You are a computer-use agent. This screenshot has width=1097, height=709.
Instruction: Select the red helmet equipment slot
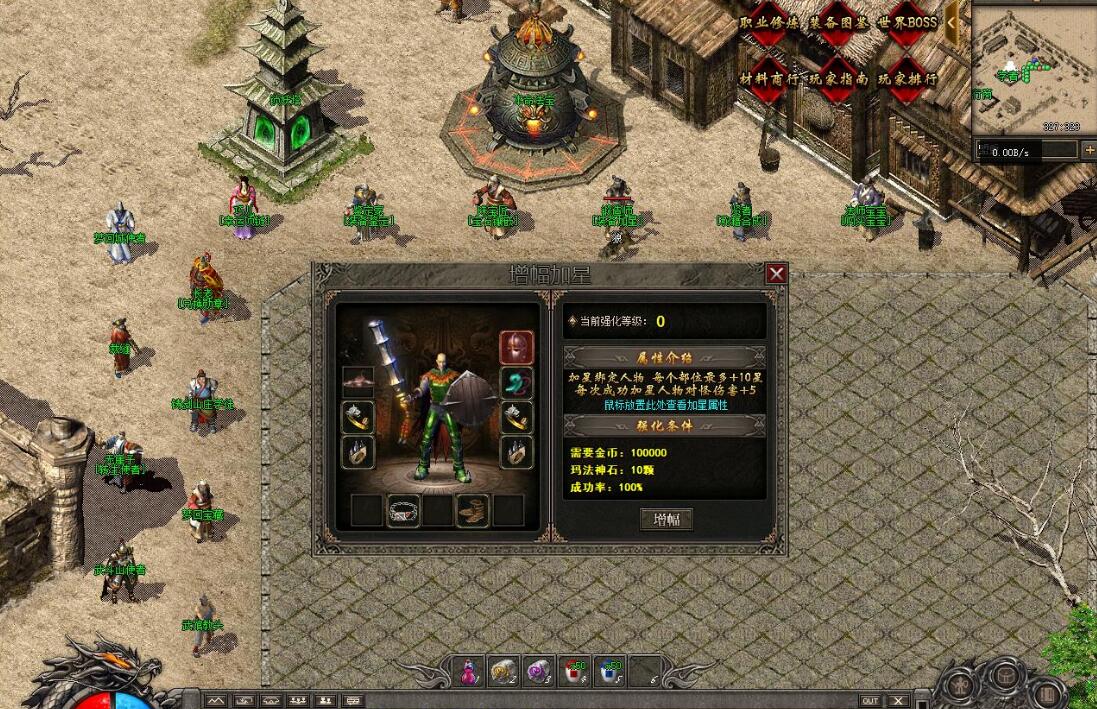point(516,348)
